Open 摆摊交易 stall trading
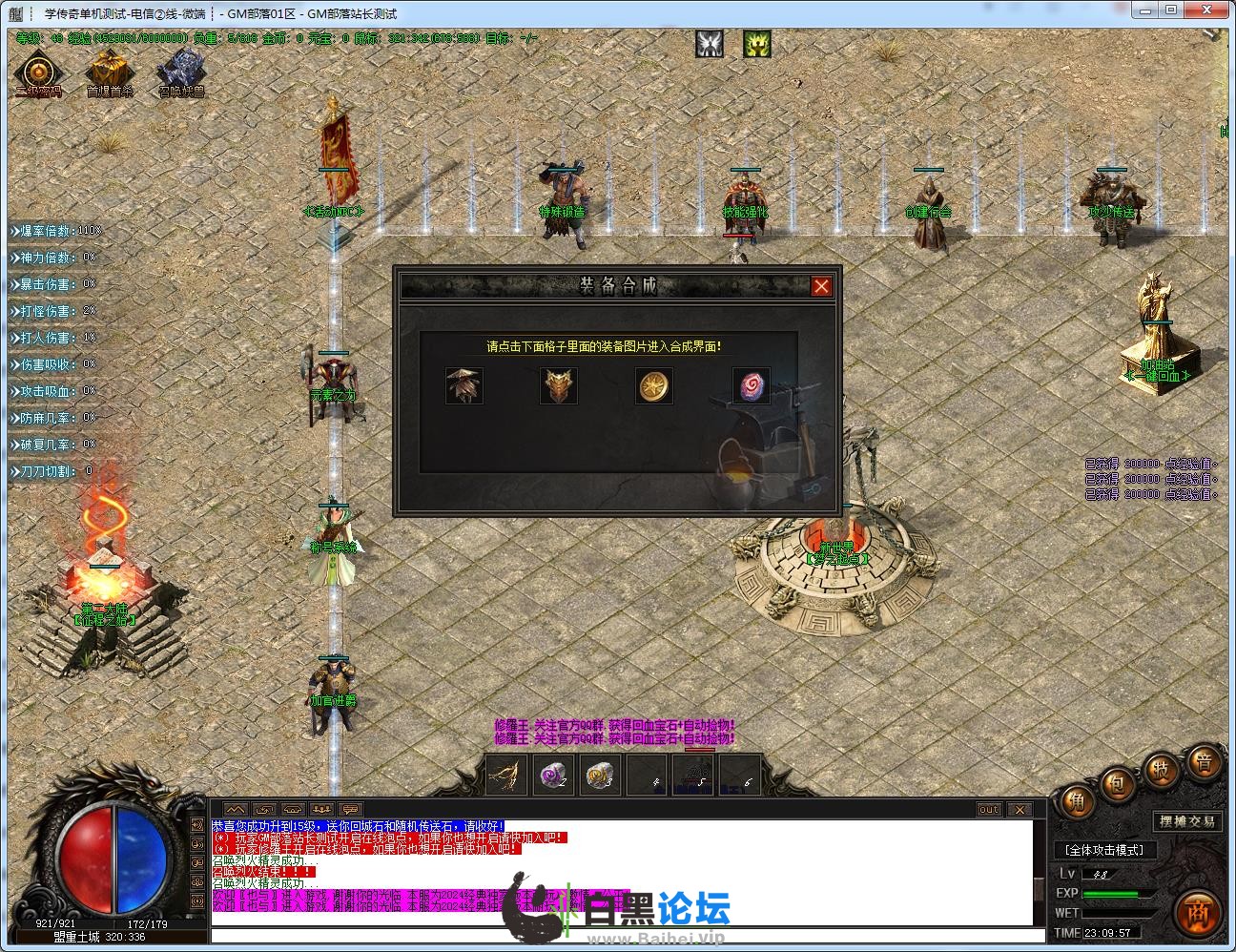 coord(1187,821)
